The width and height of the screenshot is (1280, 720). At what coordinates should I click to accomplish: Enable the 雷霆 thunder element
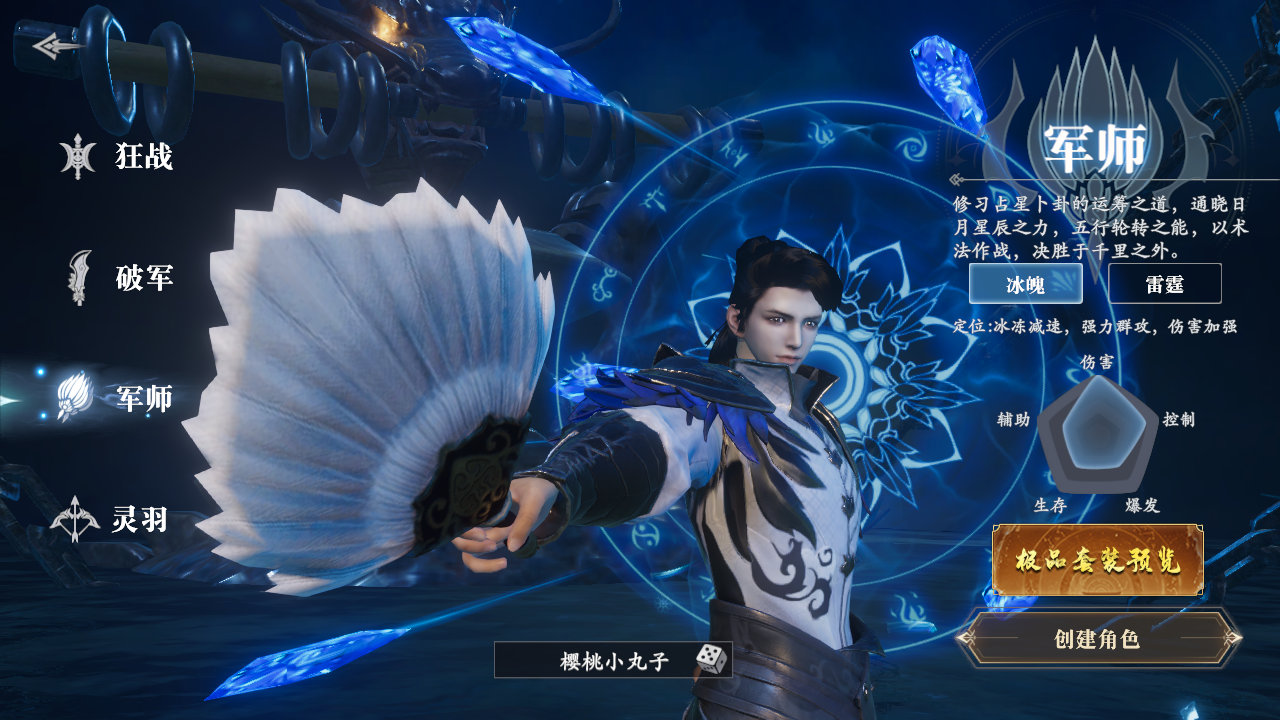1165,283
